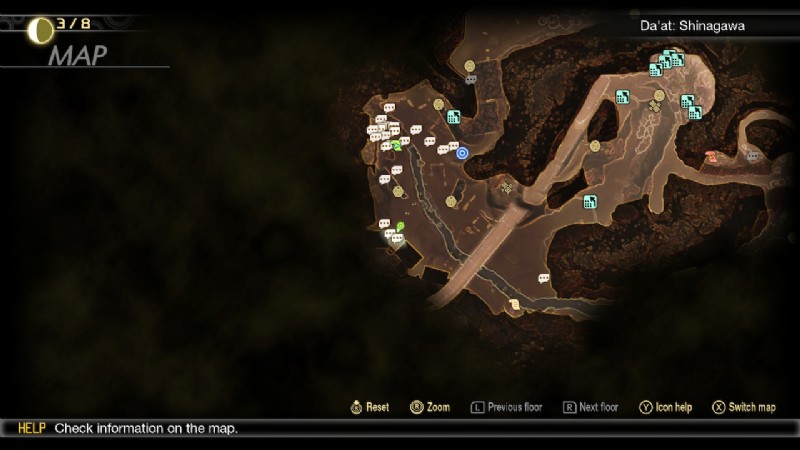Select the blue player position marker

(x=462, y=153)
